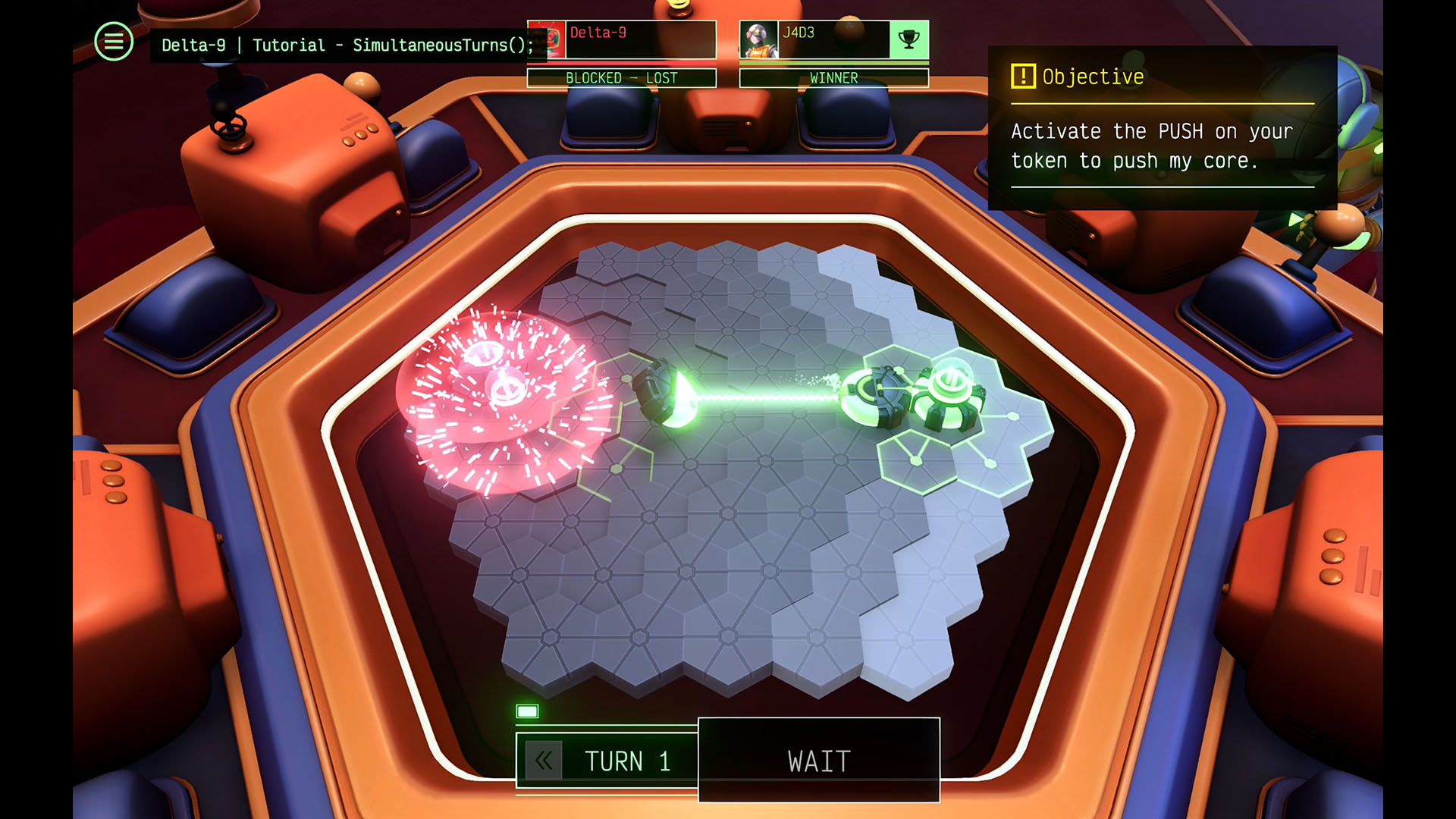Screen dimensions: 1456x819
Task: Open the Objective panel
Action: (1162, 127)
